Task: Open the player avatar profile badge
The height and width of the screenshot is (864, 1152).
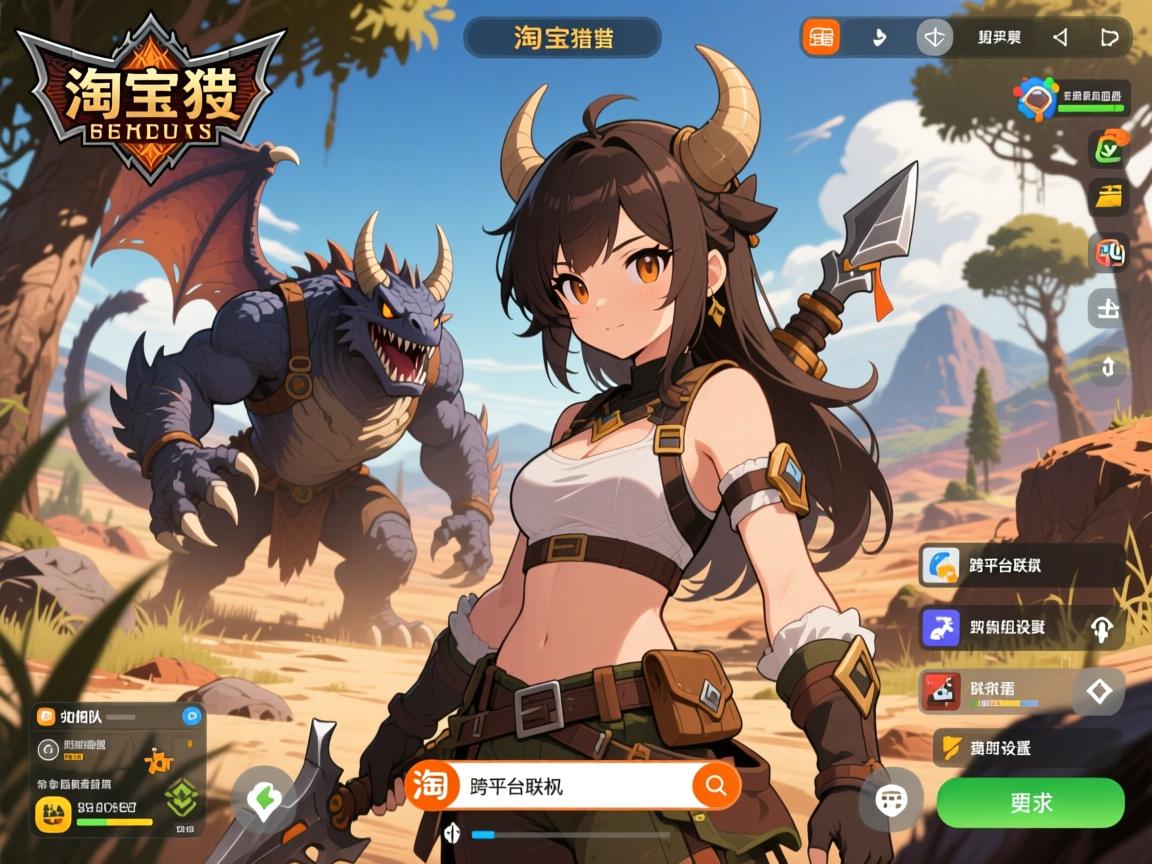Action: click(1036, 99)
